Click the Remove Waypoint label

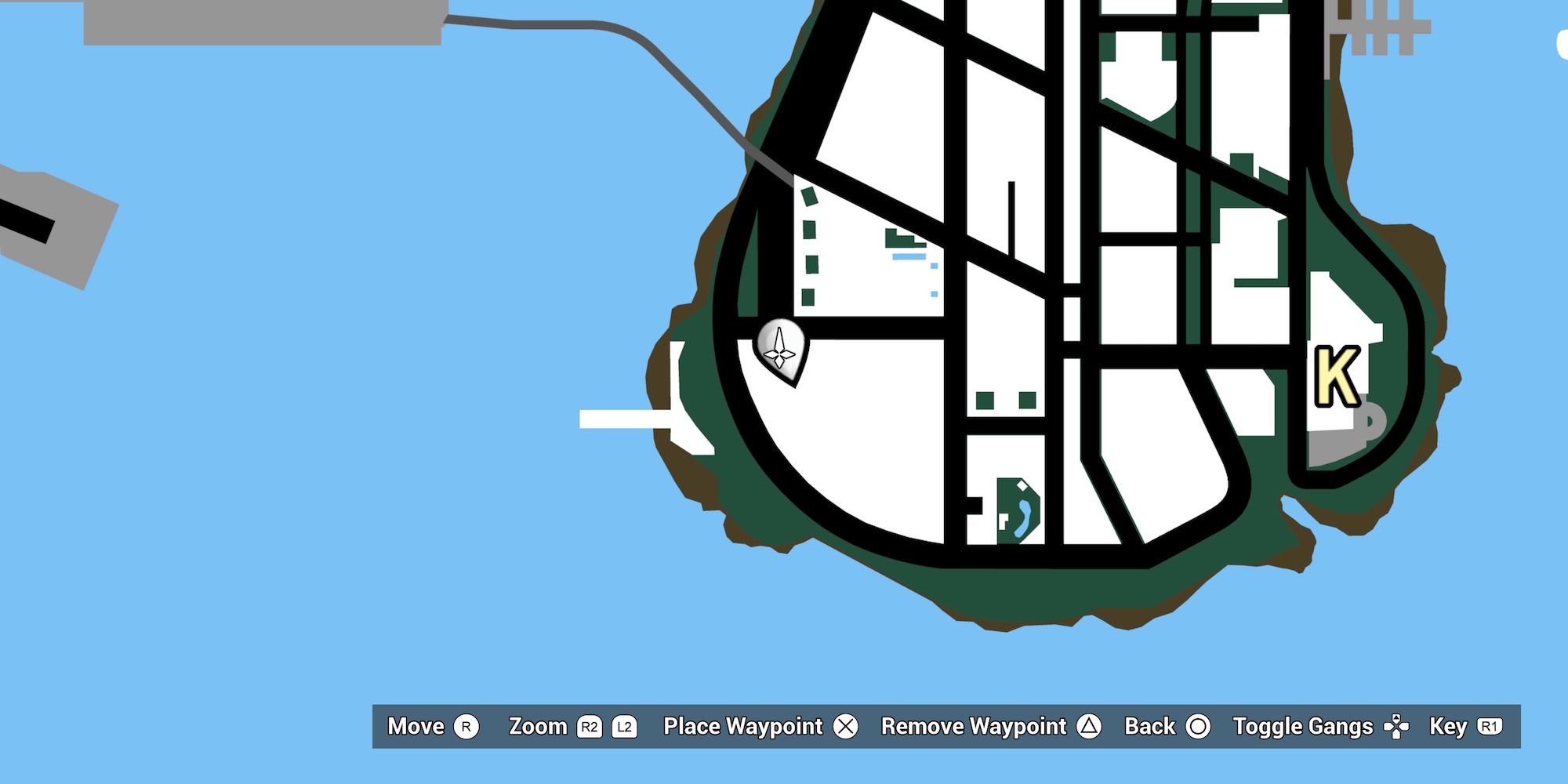(972, 727)
